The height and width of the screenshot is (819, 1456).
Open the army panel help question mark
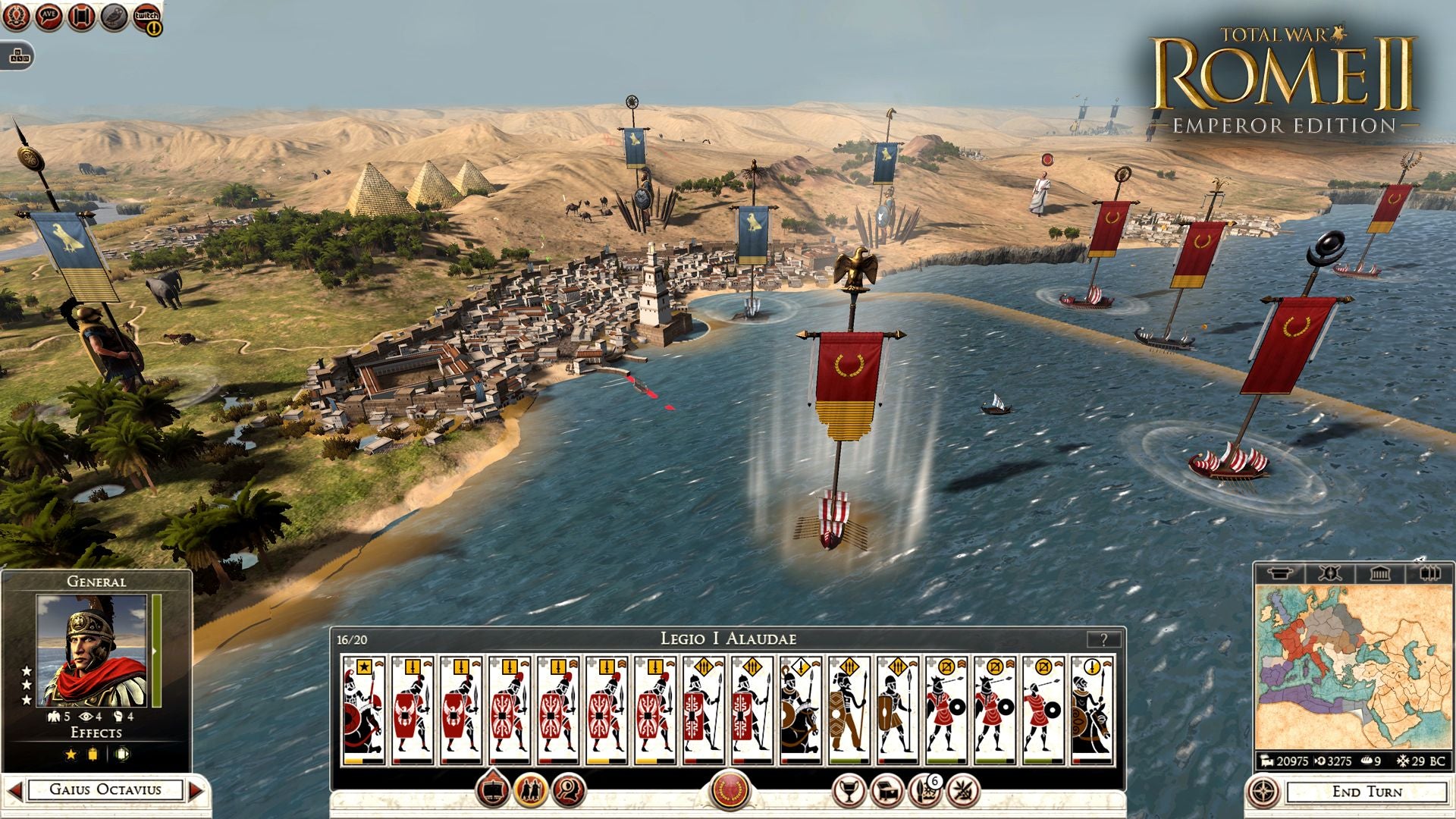(1103, 639)
